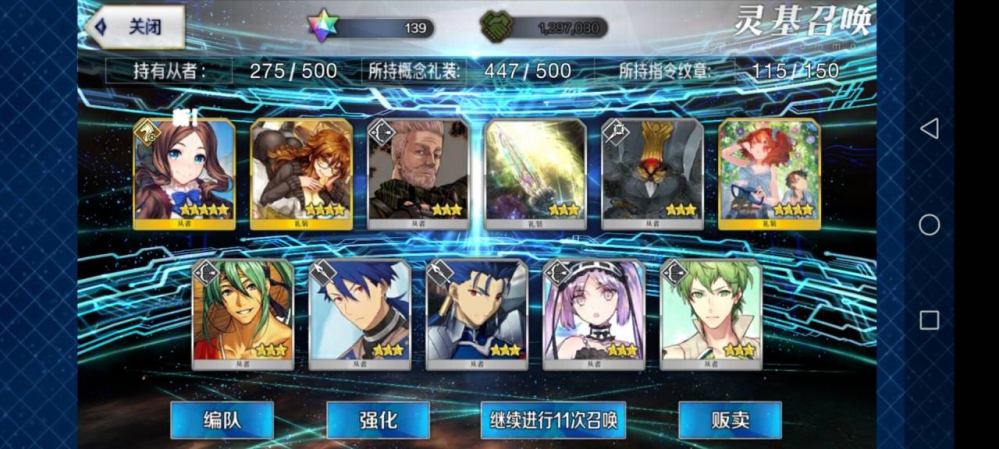Screen dimensions: 999x449
Task: Open the 贩卖 sell button
Action: pyautogui.click(x=729, y=420)
